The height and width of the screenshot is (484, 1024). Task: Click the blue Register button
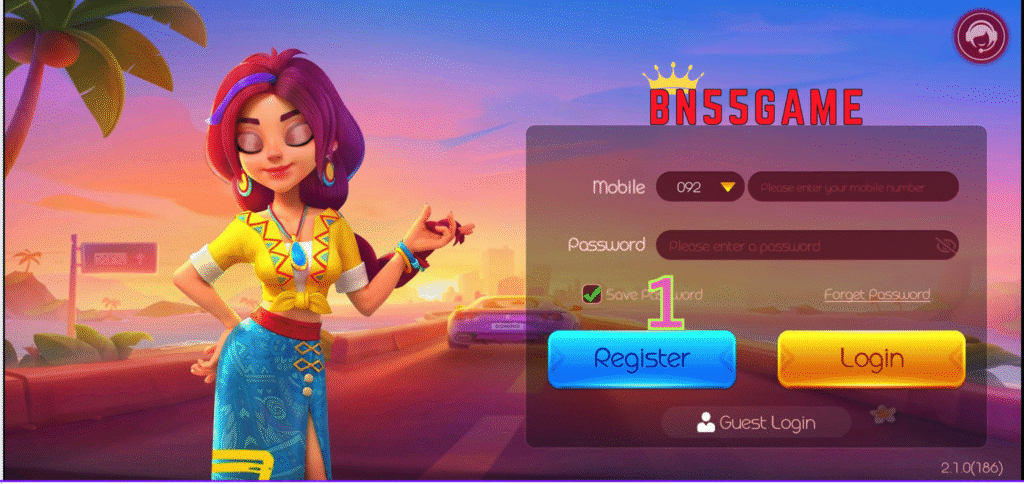[641, 359]
